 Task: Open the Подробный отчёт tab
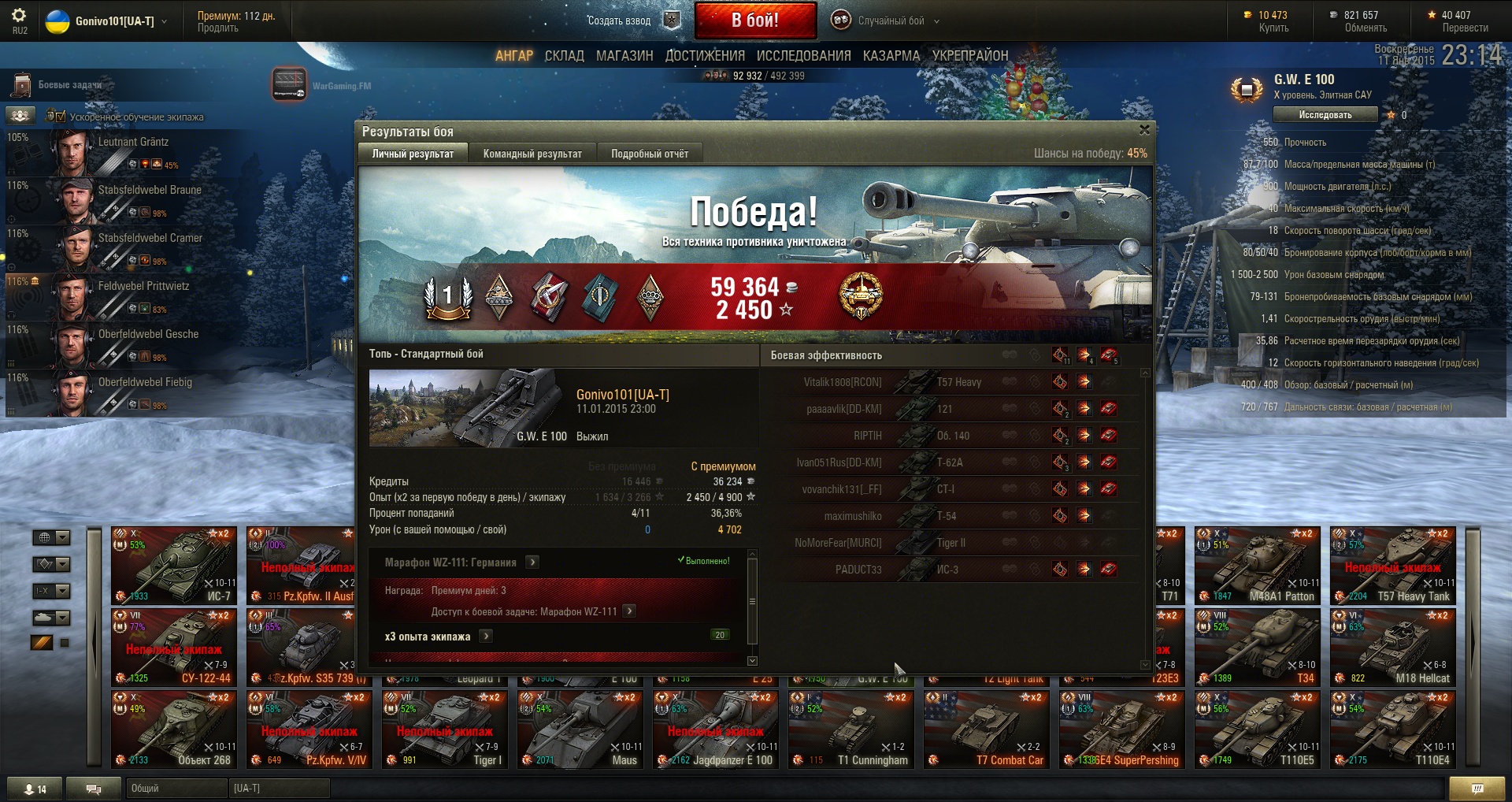pyautogui.click(x=650, y=154)
